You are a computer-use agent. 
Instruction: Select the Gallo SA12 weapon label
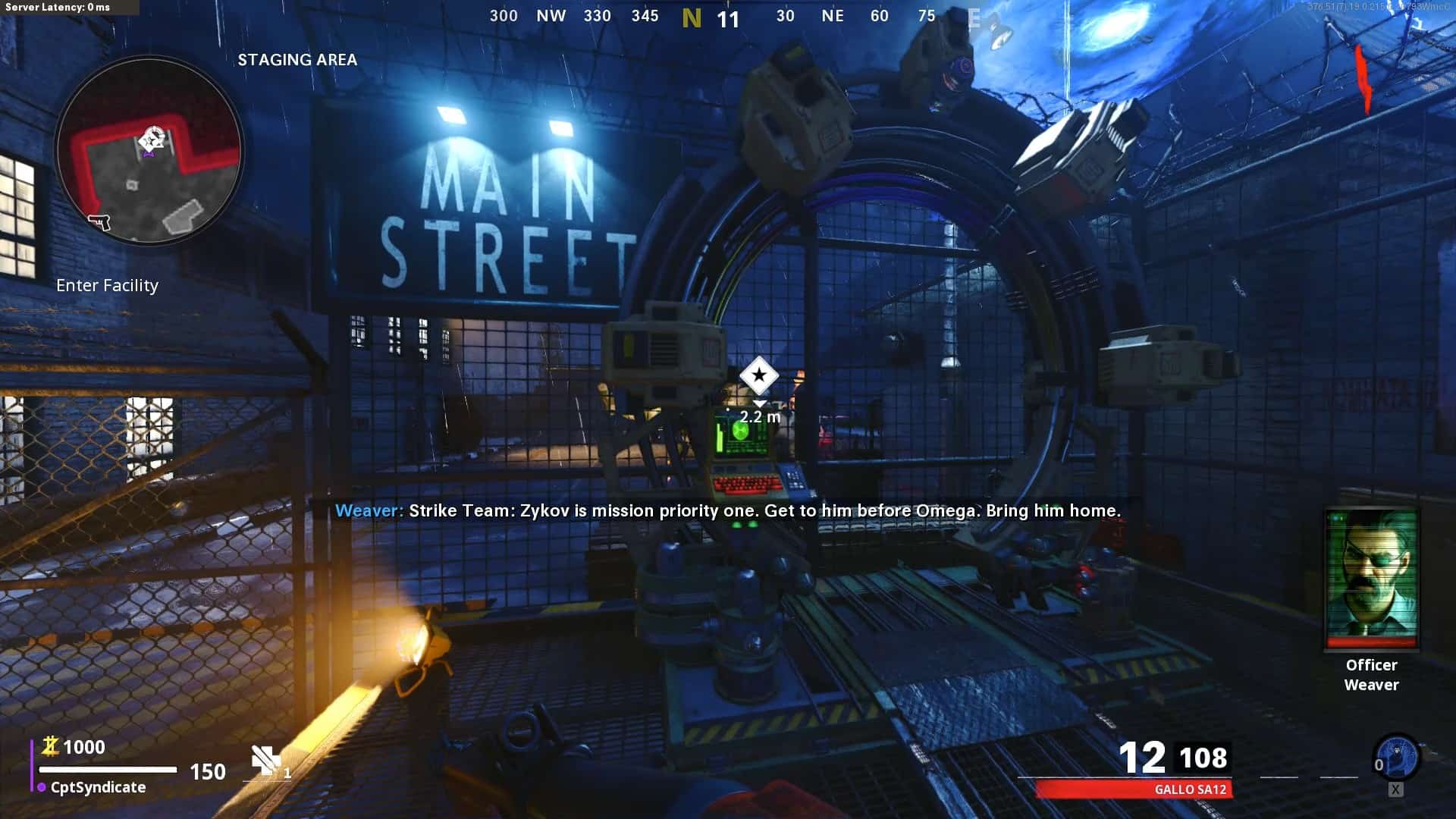click(1189, 789)
